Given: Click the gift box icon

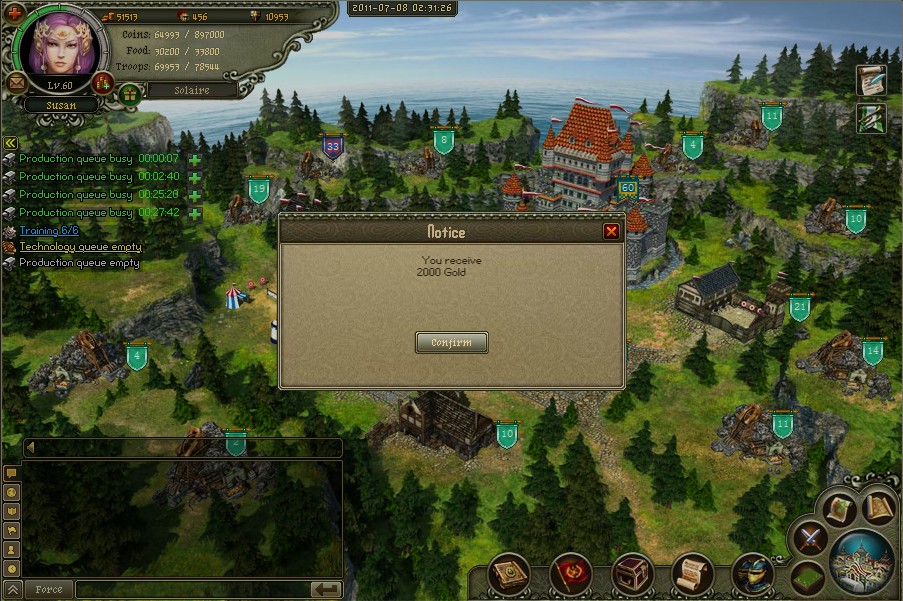Looking at the screenshot, I should (x=129, y=93).
